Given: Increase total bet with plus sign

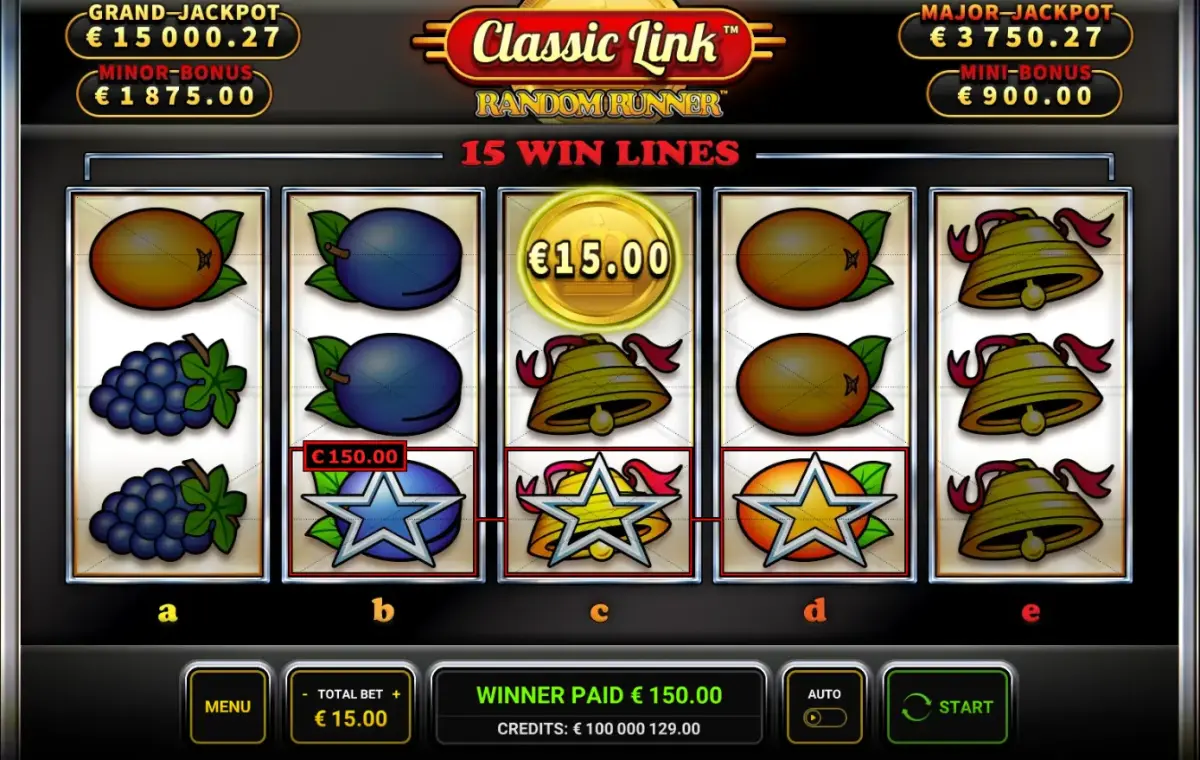Looking at the screenshot, I should pyautogui.click(x=396, y=694).
